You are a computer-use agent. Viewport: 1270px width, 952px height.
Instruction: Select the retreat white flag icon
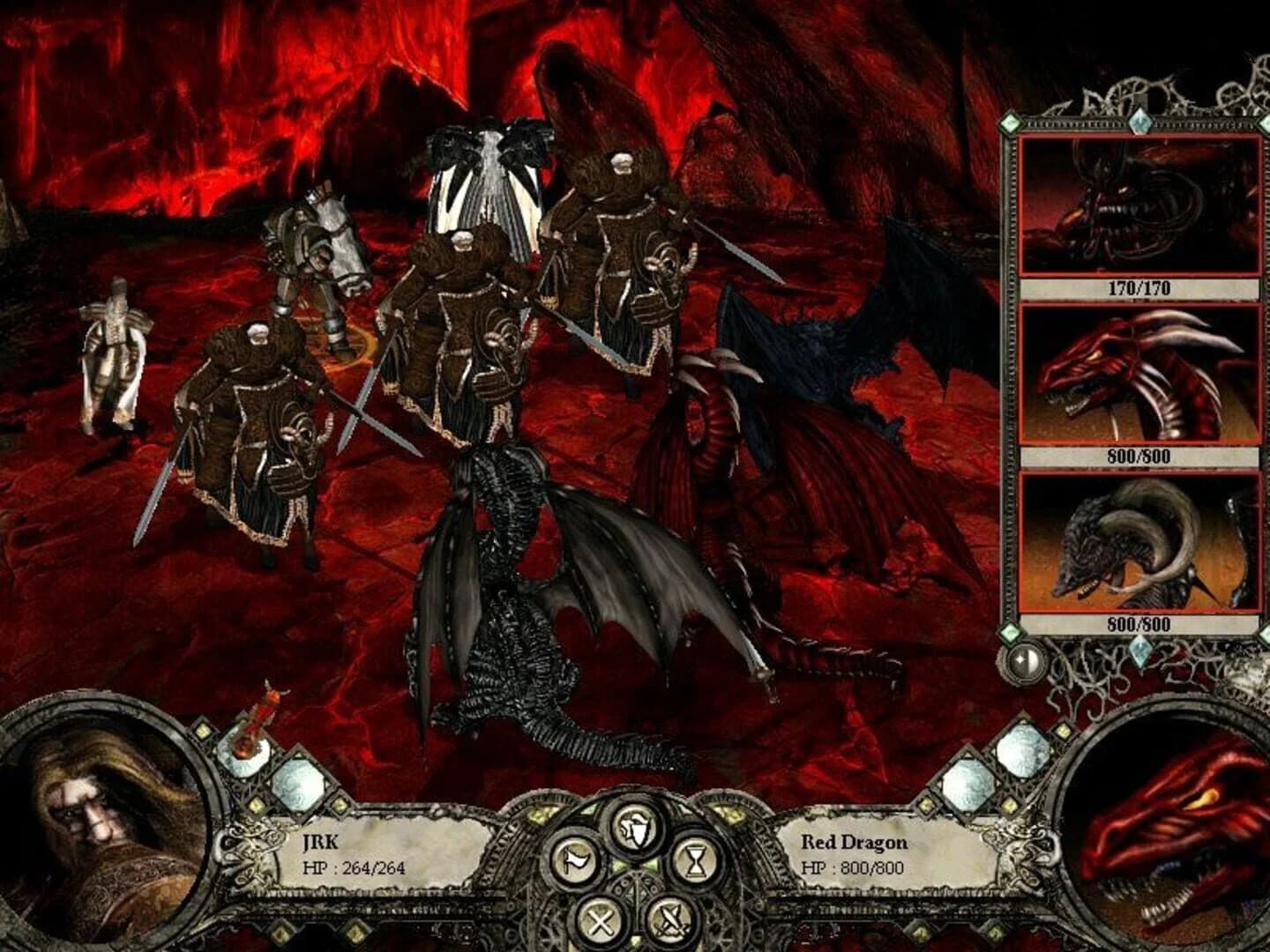(x=573, y=861)
